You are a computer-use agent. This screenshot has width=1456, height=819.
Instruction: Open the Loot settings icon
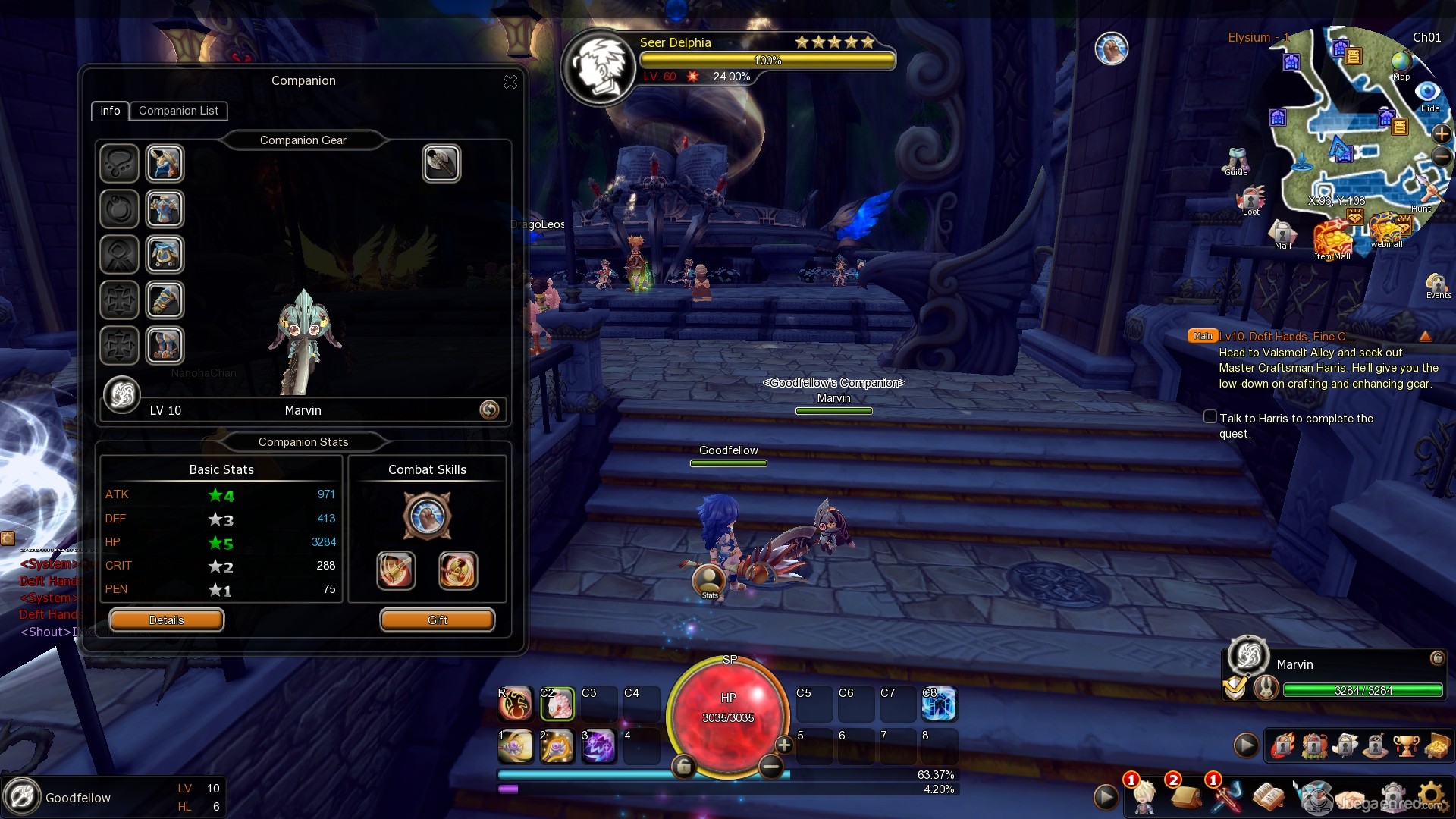1250,199
